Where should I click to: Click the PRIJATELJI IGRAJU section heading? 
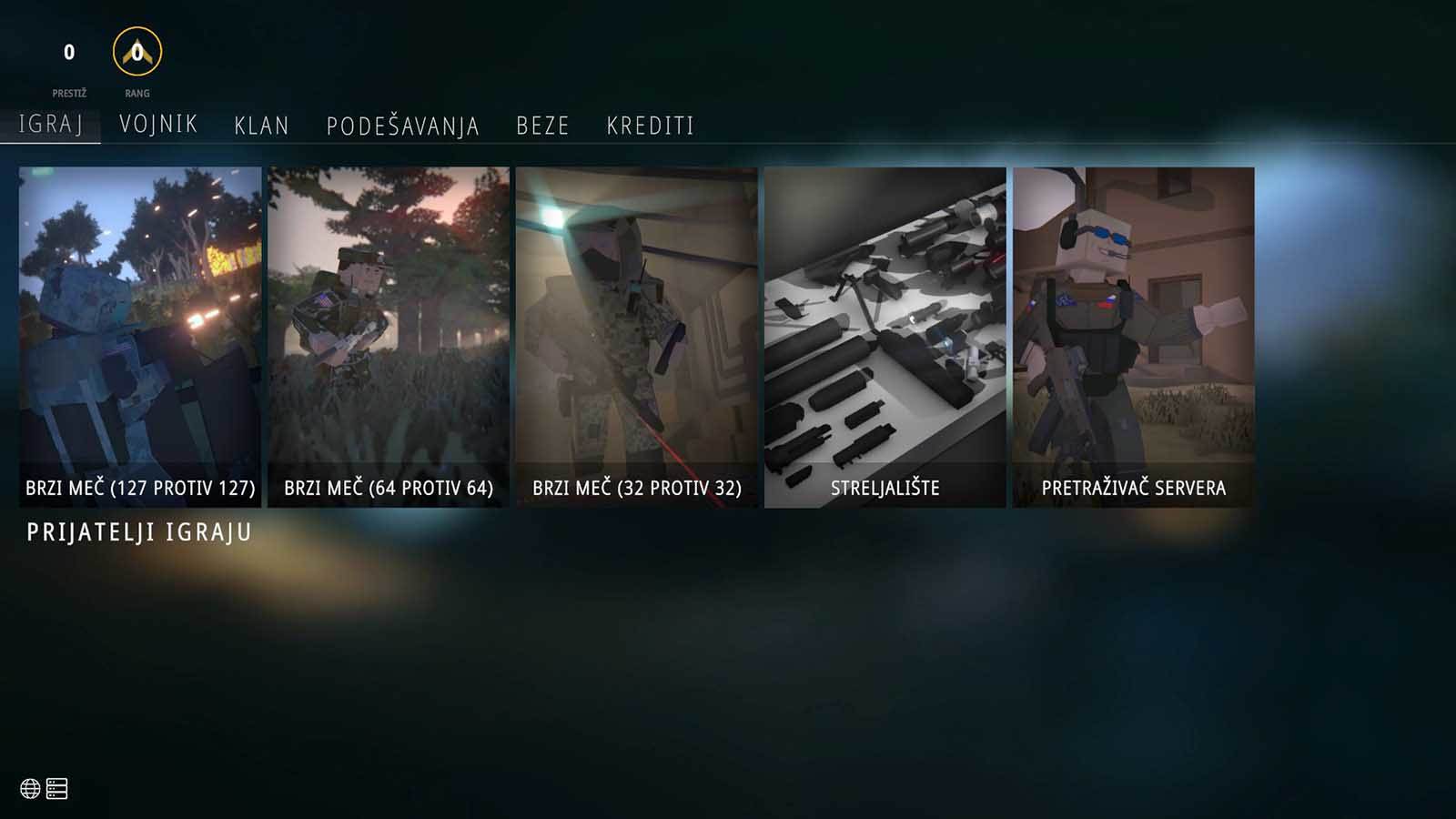[x=137, y=532]
